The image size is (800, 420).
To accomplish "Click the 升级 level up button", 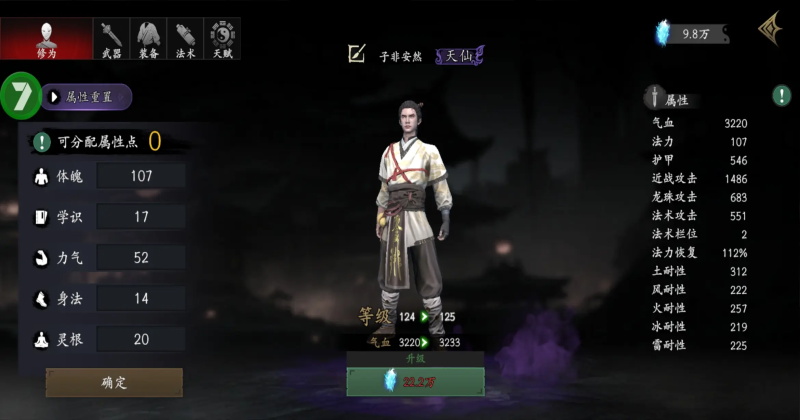I will click(415, 380).
